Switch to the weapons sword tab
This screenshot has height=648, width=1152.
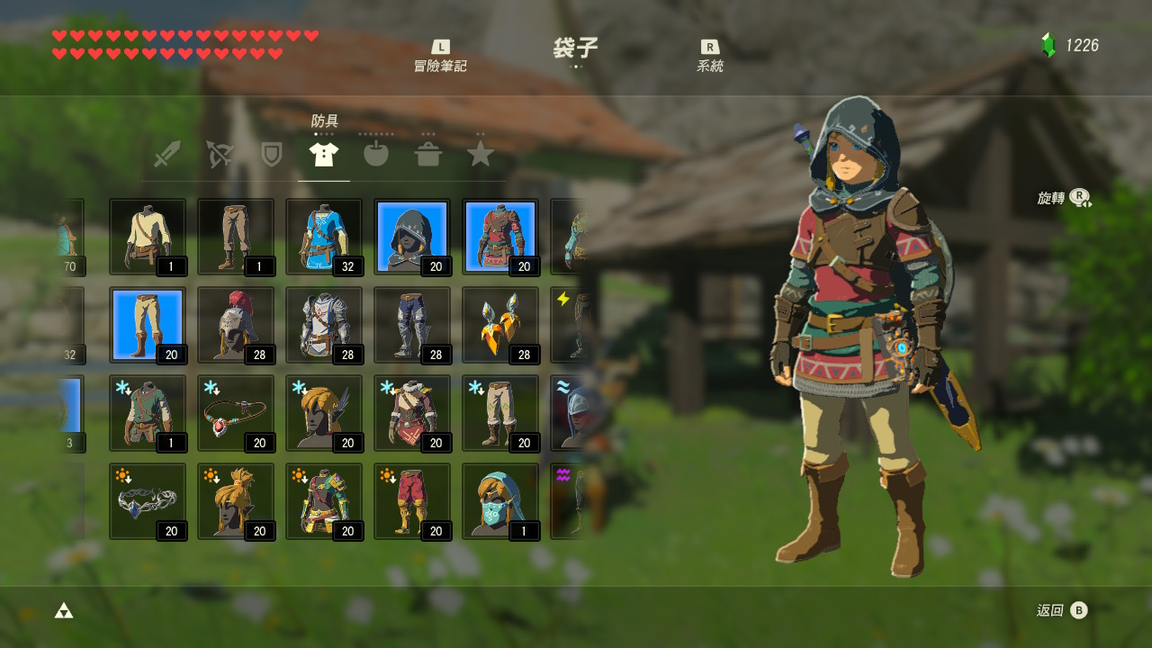click(x=167, y=154)
